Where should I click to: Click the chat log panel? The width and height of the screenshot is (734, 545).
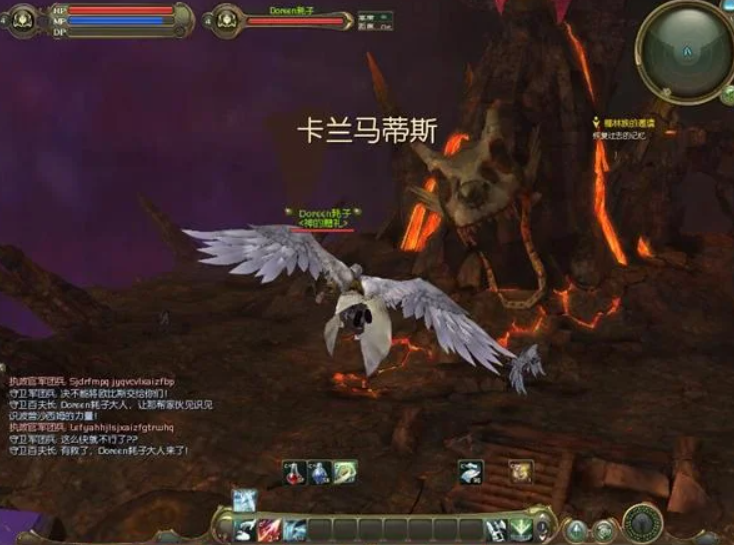click(x=100, y=415)
